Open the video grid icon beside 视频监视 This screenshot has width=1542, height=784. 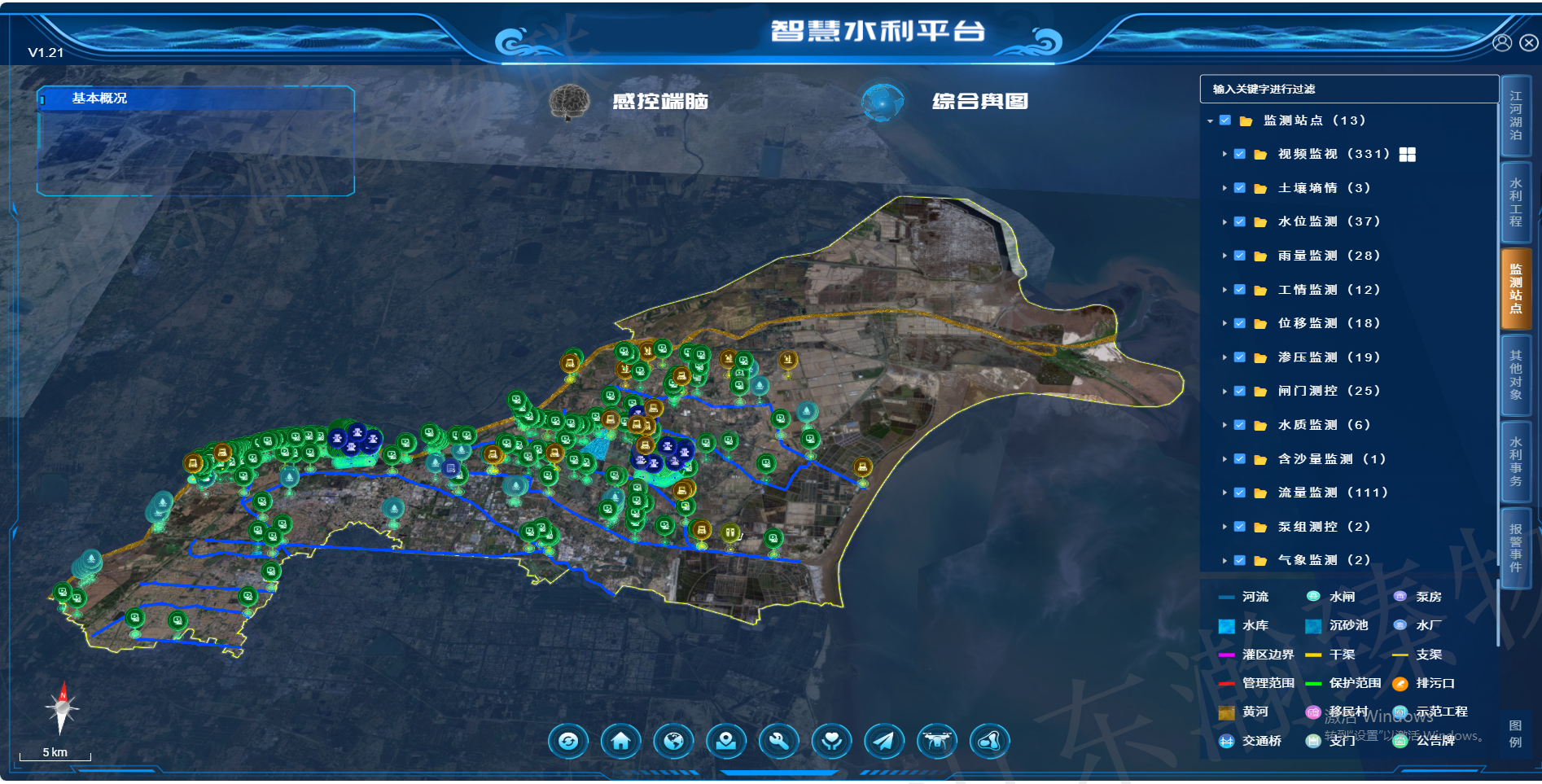1407,155
